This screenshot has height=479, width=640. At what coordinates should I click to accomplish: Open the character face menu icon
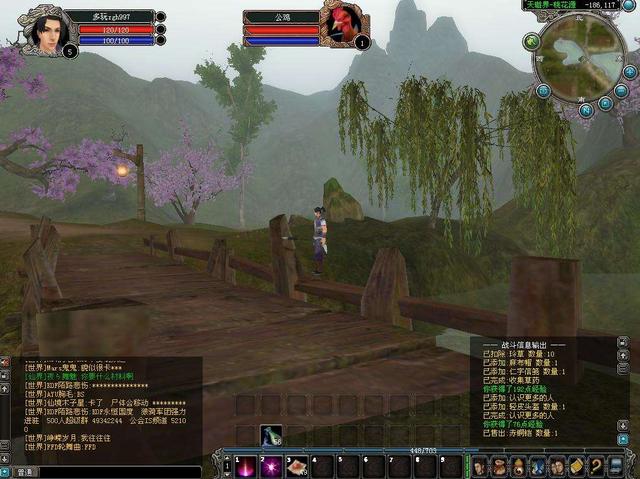pyautogui.click(x=480, y=466)
